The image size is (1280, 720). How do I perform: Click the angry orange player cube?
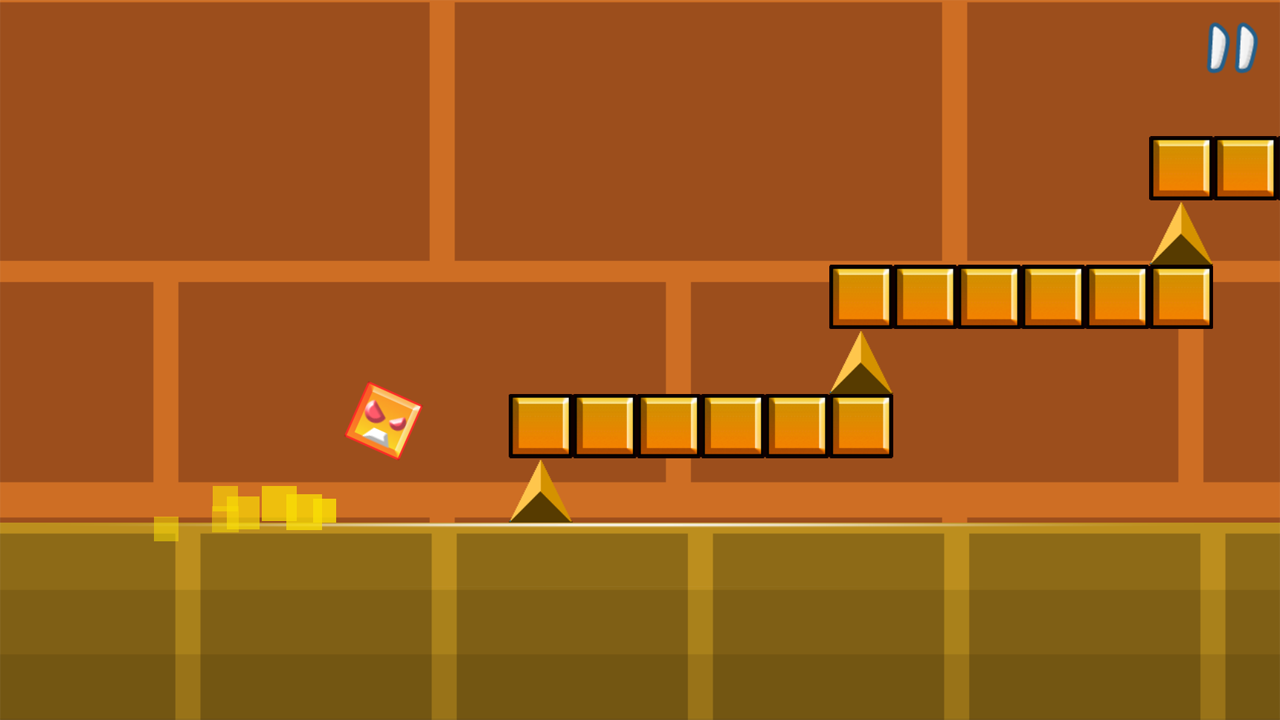384,420
